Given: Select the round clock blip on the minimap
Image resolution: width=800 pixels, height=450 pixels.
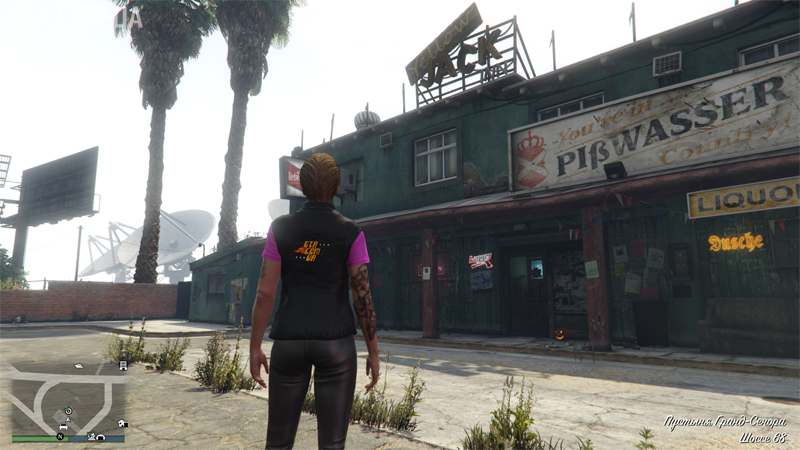Looking at the screenshot, I should [x=68, y=411].
